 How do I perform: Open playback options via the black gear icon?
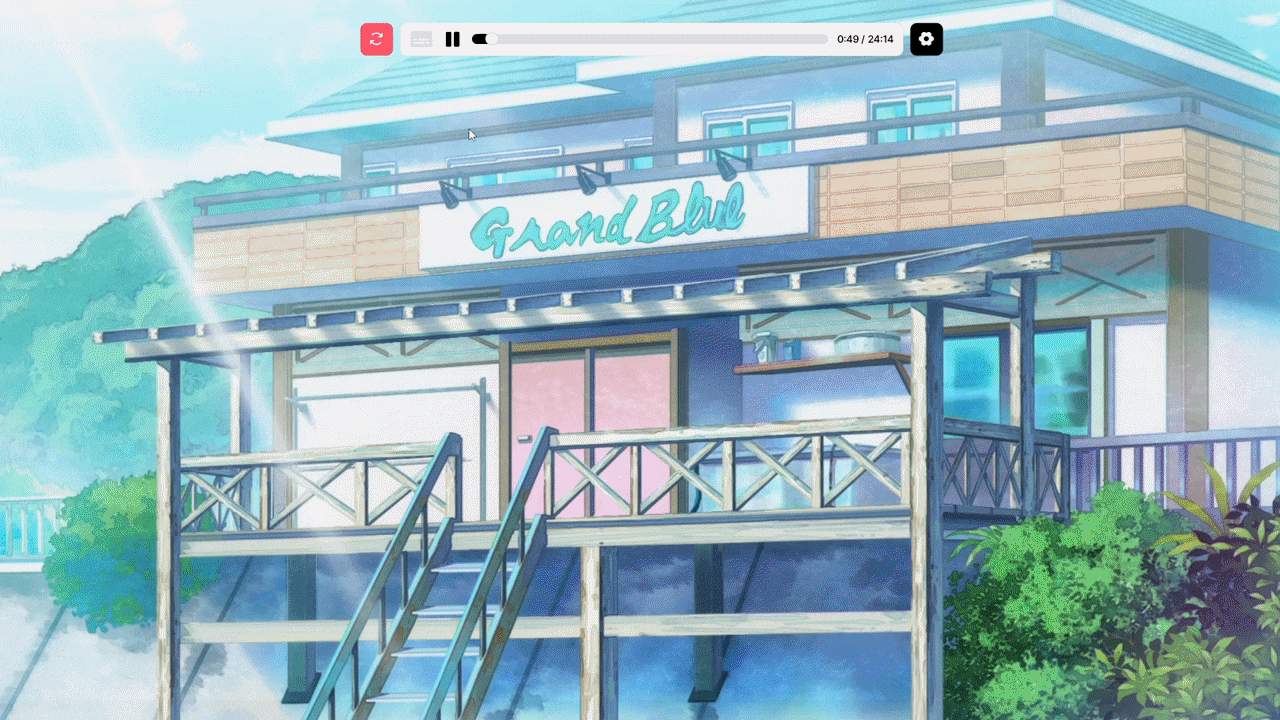click(x=926, y=39)
